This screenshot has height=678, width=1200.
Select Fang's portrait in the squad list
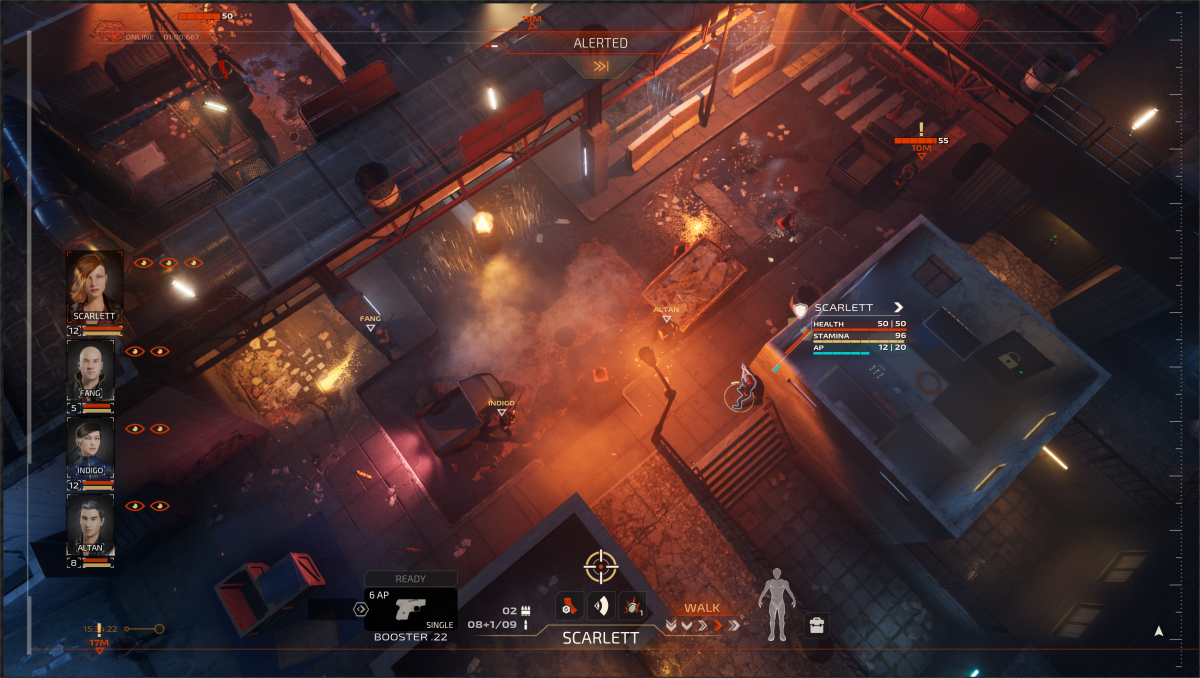point(90,367)
